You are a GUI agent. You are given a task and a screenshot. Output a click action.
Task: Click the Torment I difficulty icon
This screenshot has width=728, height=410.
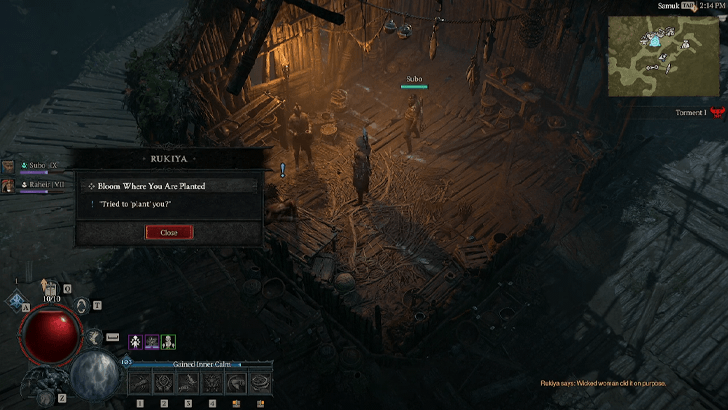[x=715, y=113]
